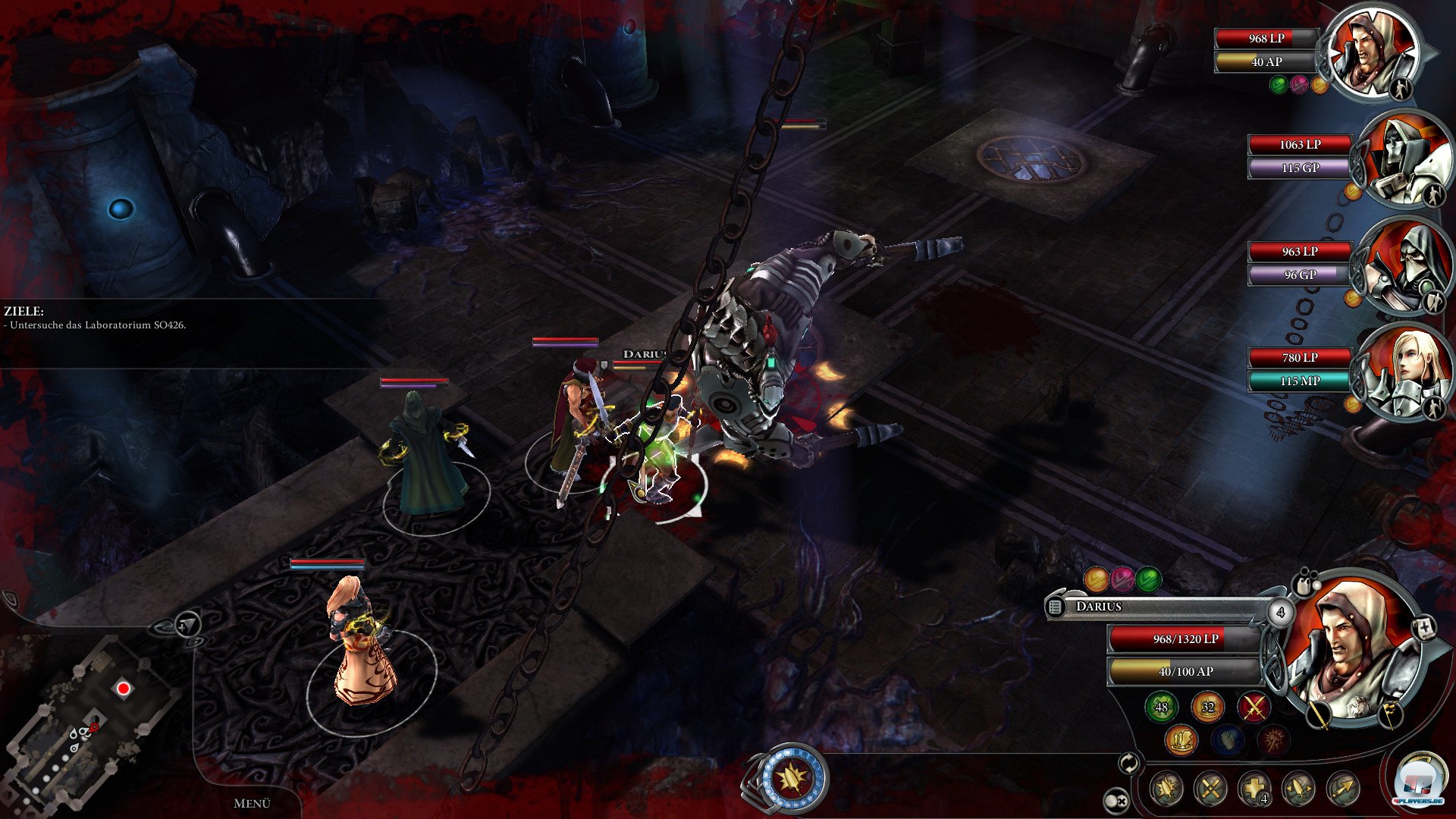Trigger the crossed blades attack button

pos(1210,789)
